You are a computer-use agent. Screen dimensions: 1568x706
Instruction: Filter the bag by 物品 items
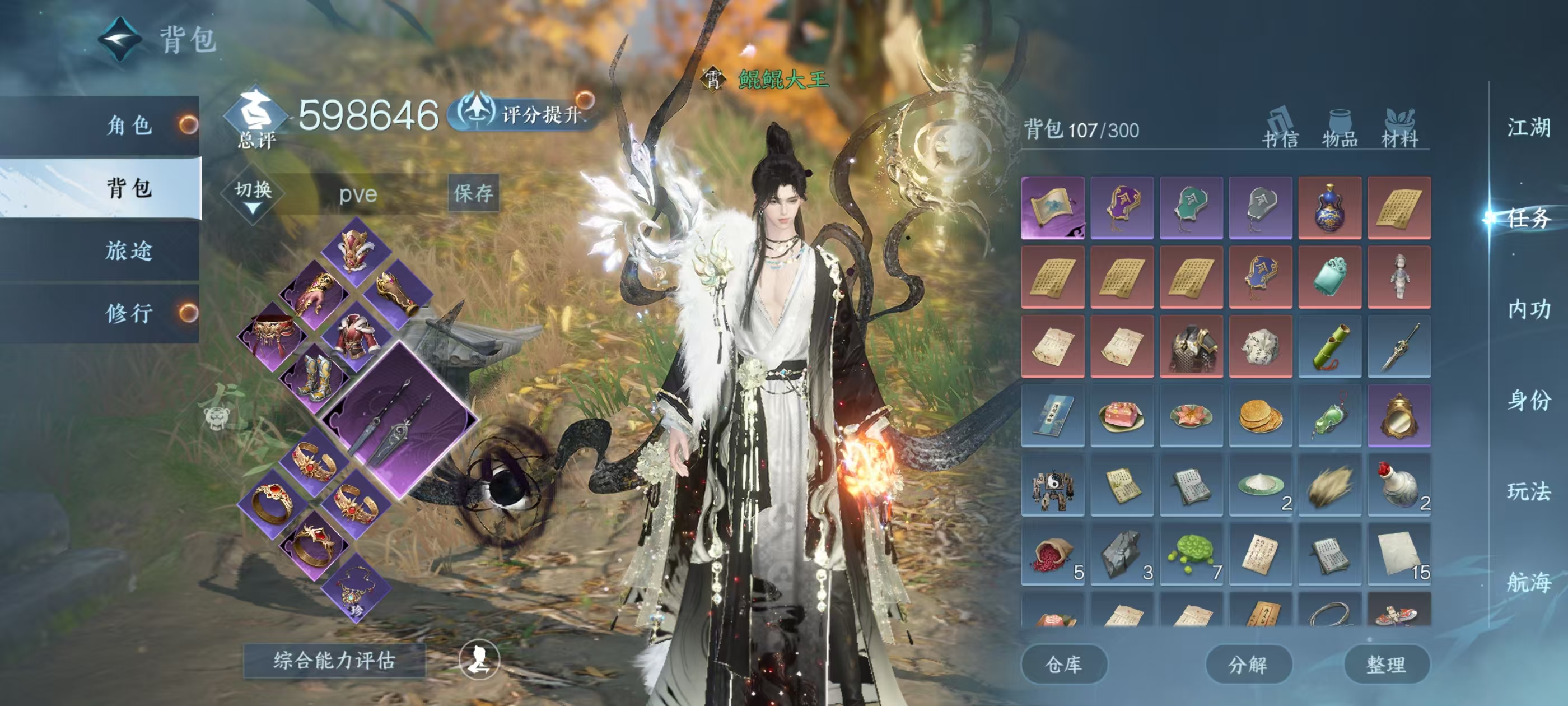coord(1339,129)
